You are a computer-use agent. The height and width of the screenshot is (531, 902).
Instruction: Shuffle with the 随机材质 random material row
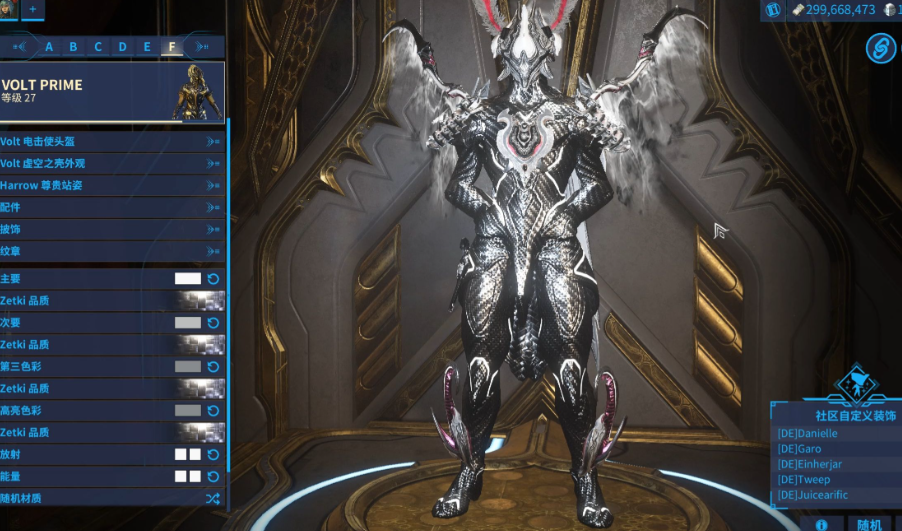[x=212, y=498]
